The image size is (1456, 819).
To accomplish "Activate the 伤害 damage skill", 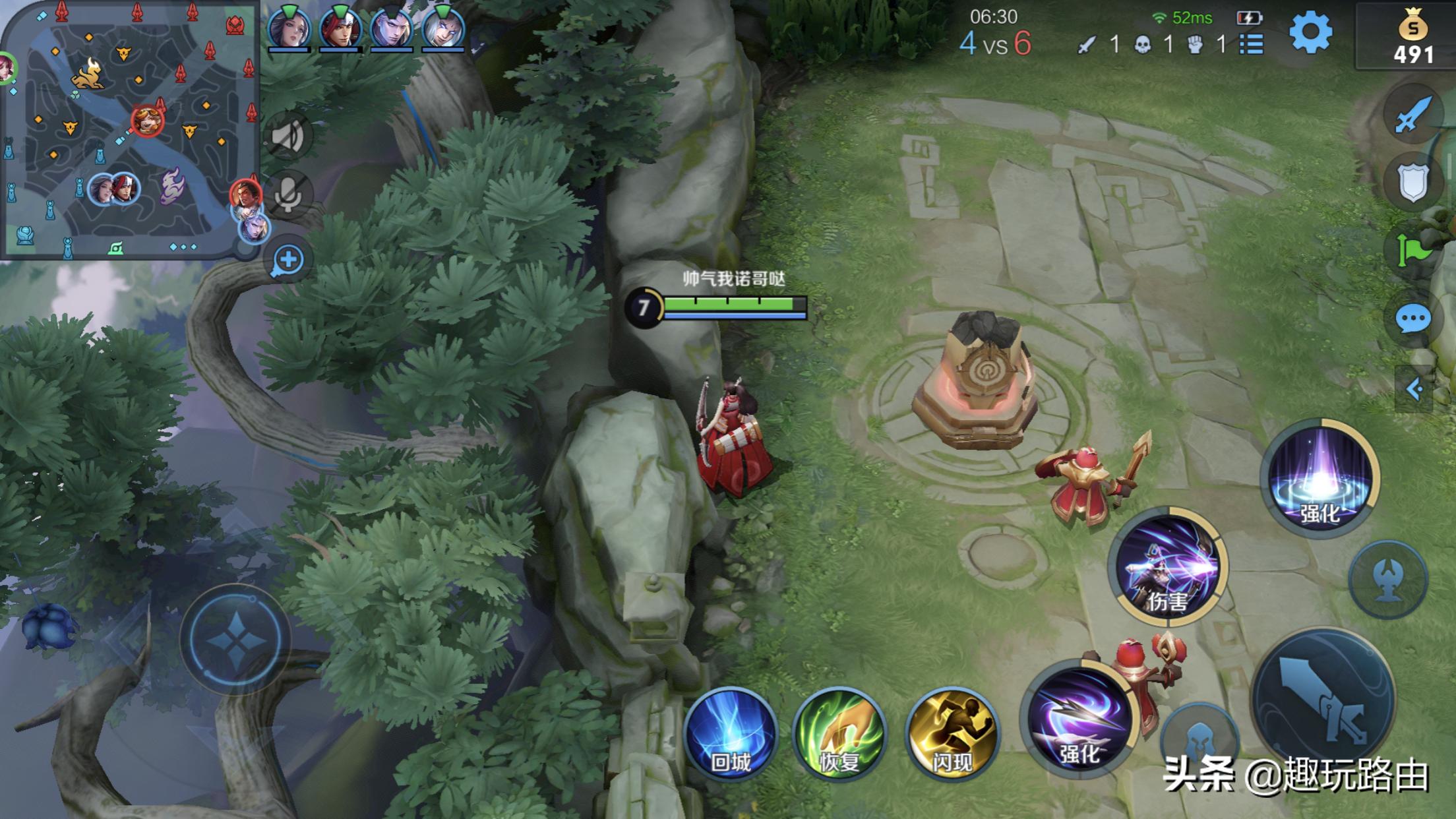I will point(1168,567).
